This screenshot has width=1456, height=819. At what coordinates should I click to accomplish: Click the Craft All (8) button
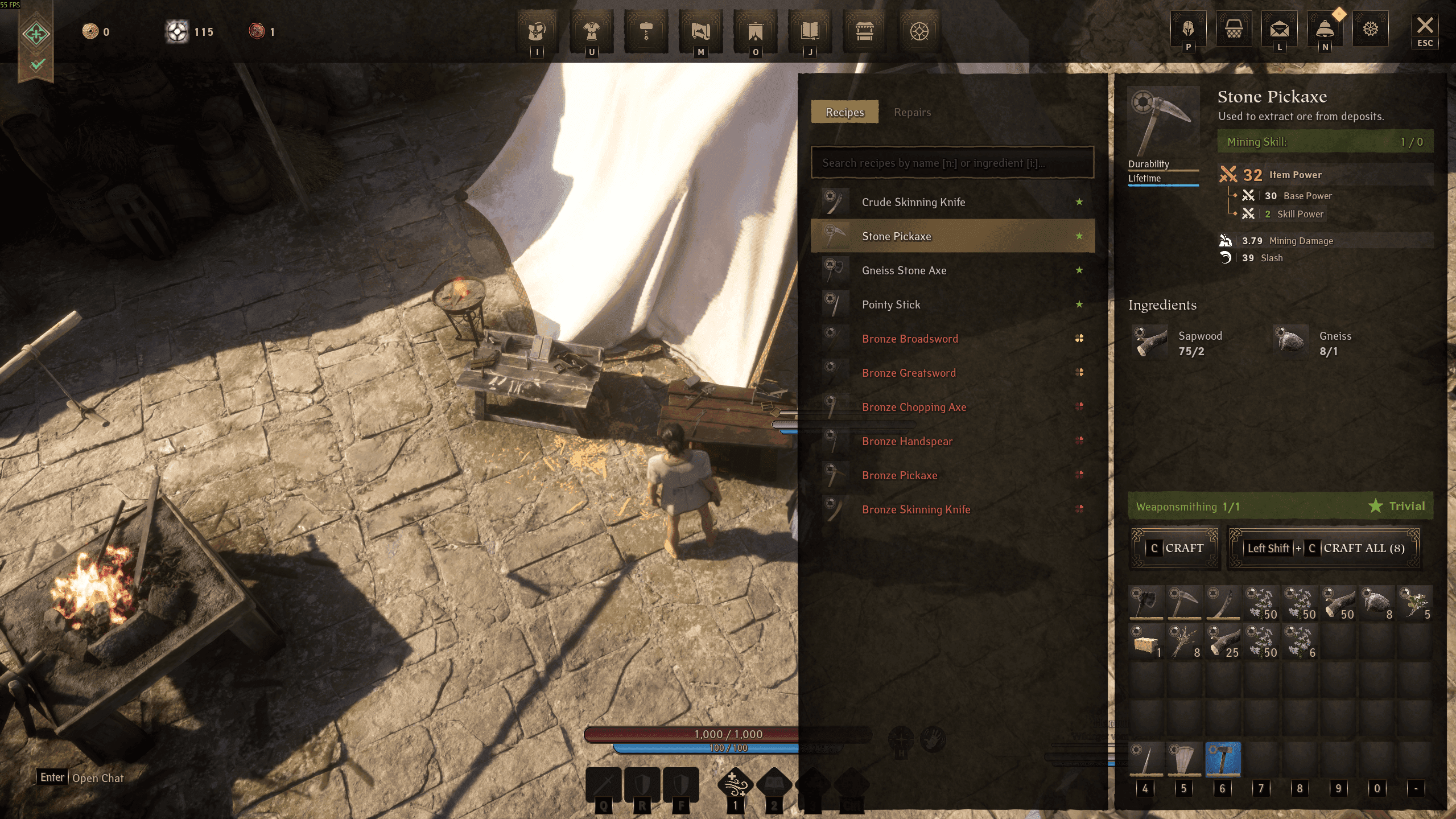[x=1324, y=548]
